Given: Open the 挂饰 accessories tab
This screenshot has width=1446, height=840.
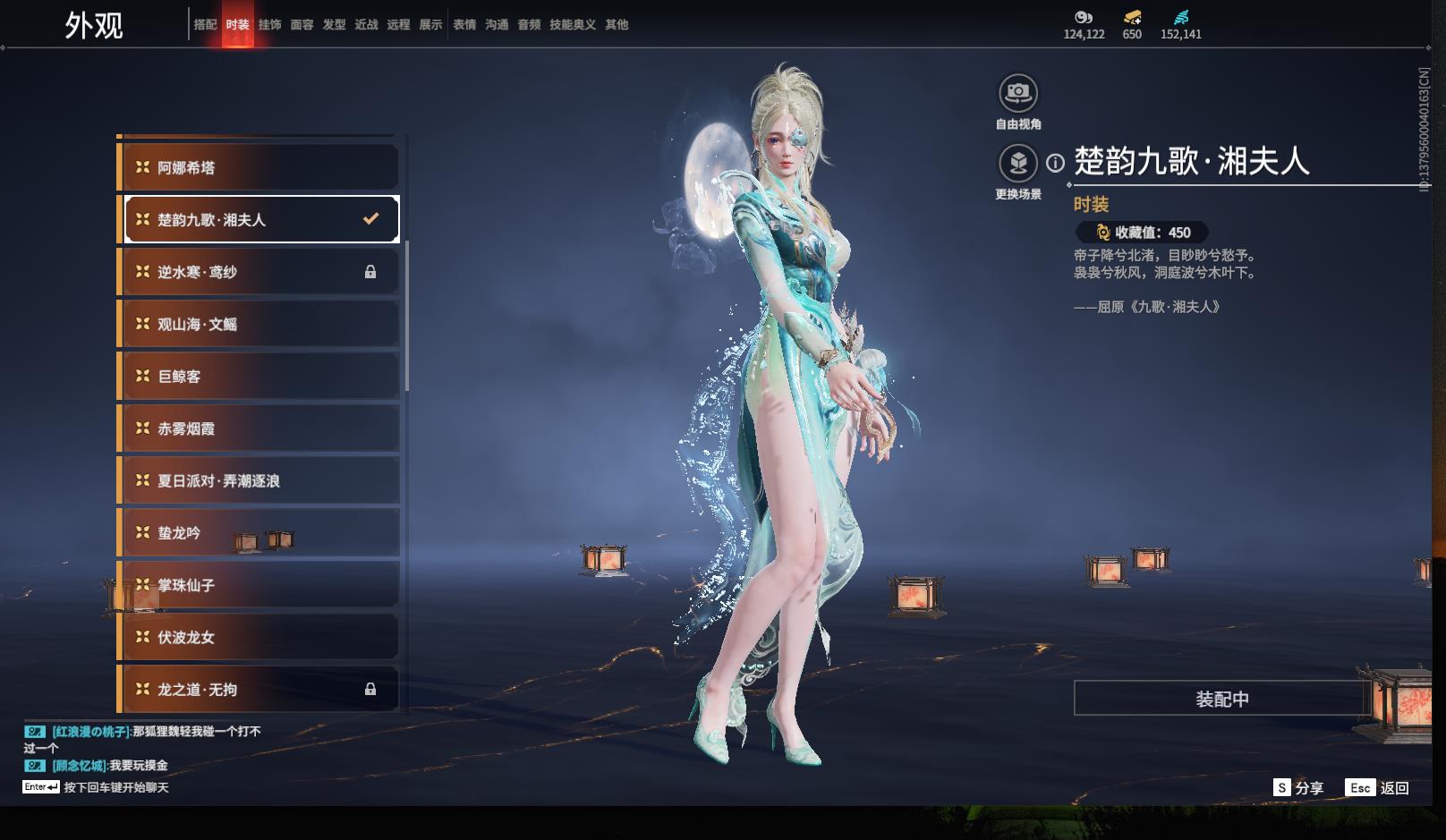Looking at the screenshot, I should pyautogui.click(x=269, y=25).
